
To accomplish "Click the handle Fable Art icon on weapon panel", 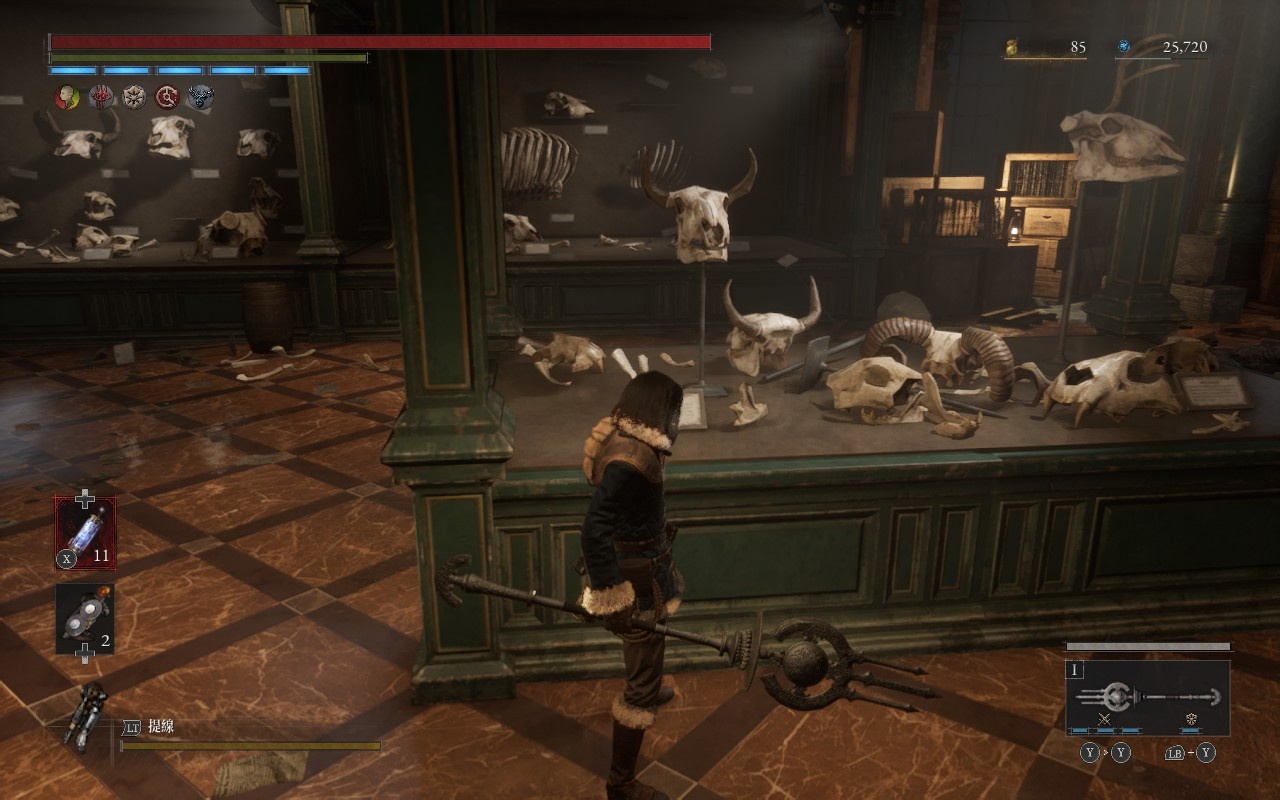I will point(1191,719).
